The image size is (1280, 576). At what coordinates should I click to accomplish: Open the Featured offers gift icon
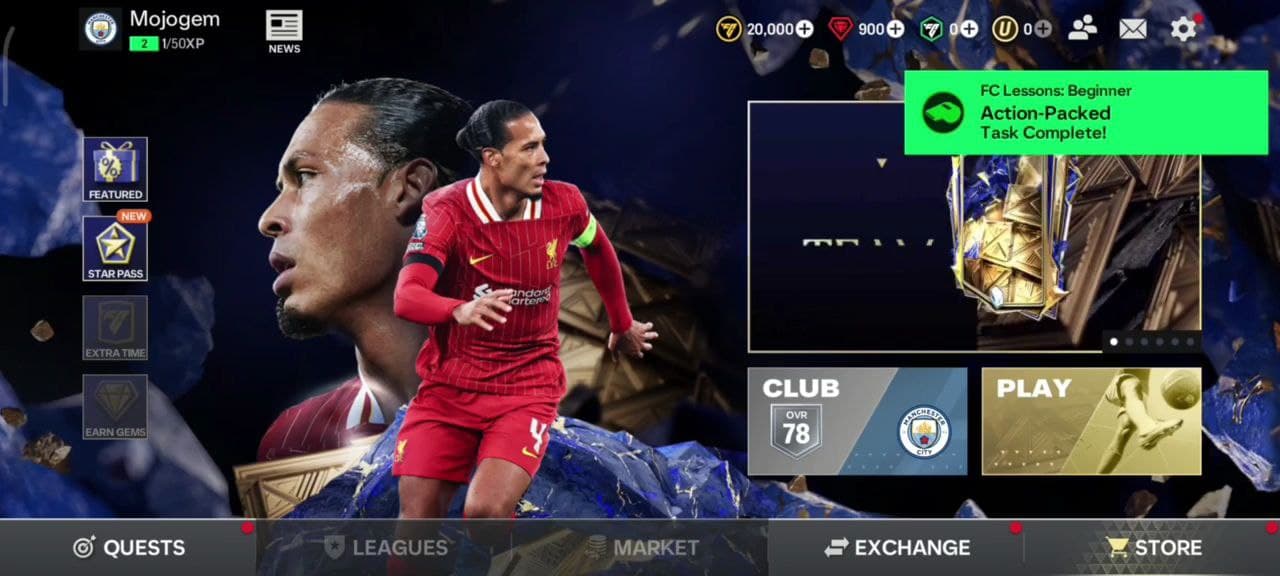click(115, 169)
